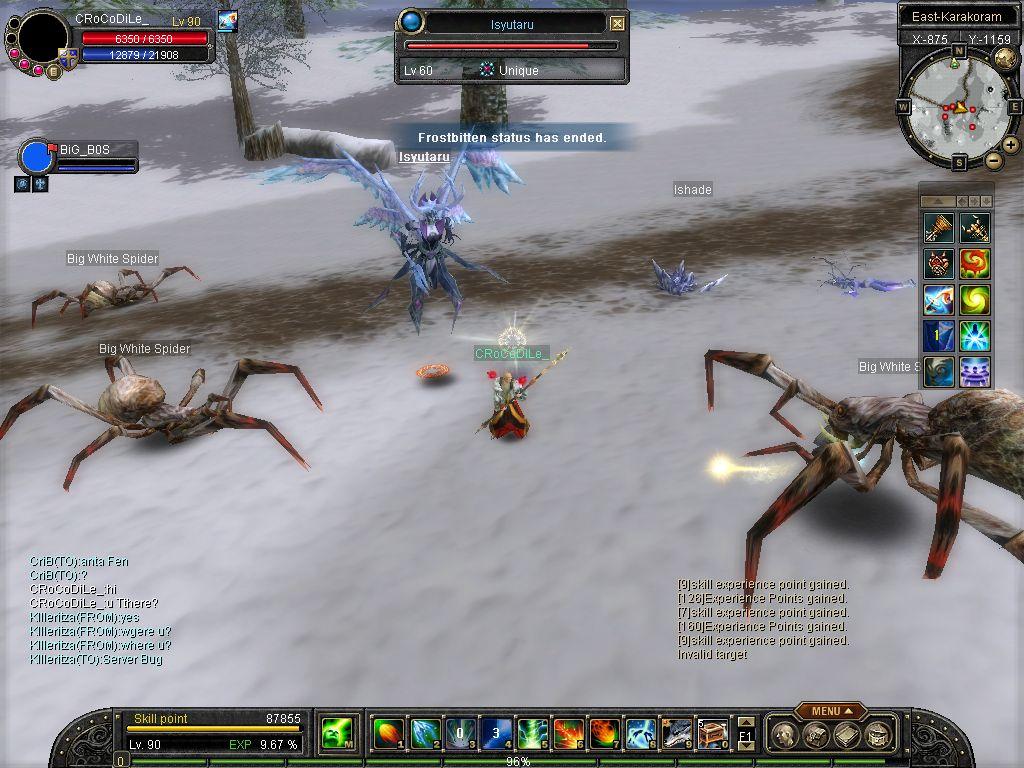Use the fire seed skill in slot 1
Image resolution: width=1024 pixels, height=768 pixels.
(x=387, y=734)
